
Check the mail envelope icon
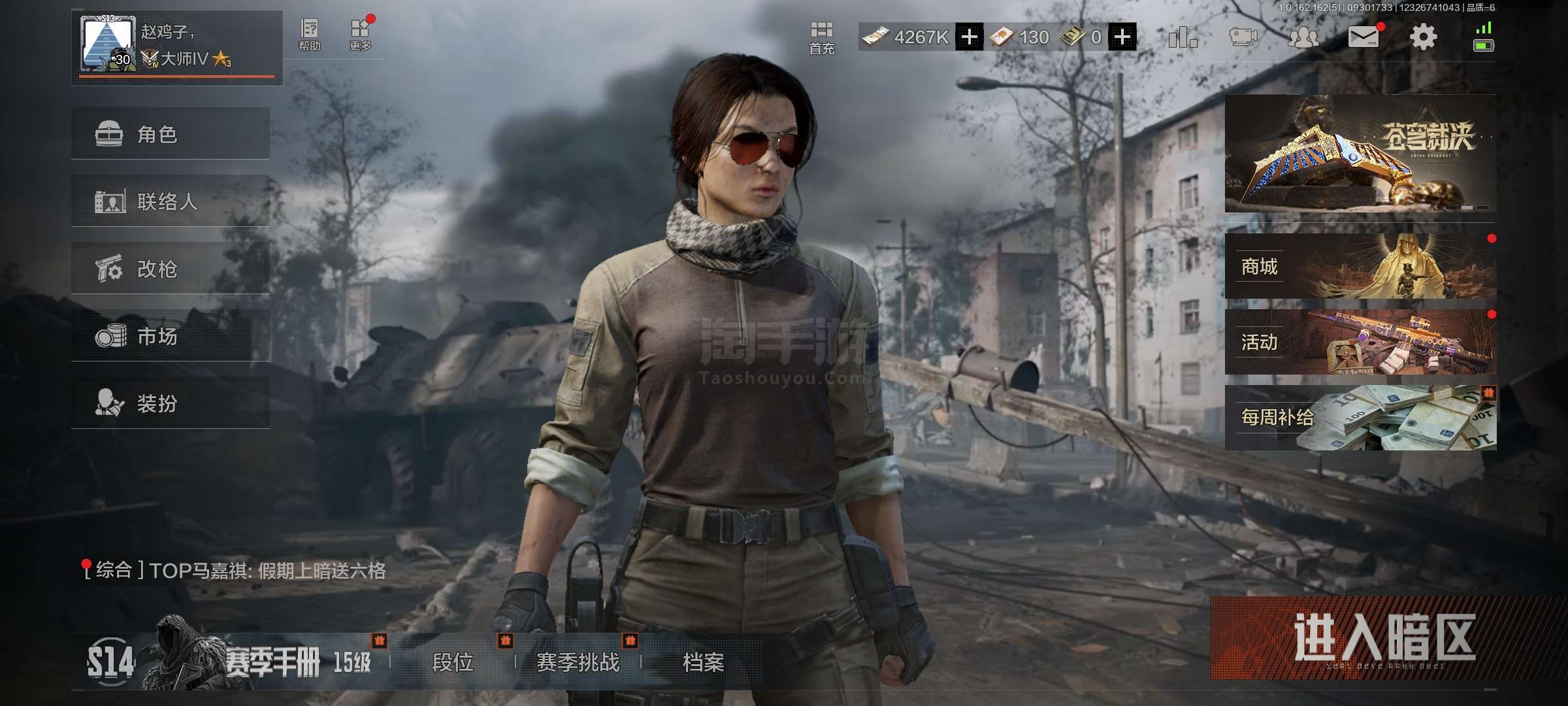(x=1364, y=37)
